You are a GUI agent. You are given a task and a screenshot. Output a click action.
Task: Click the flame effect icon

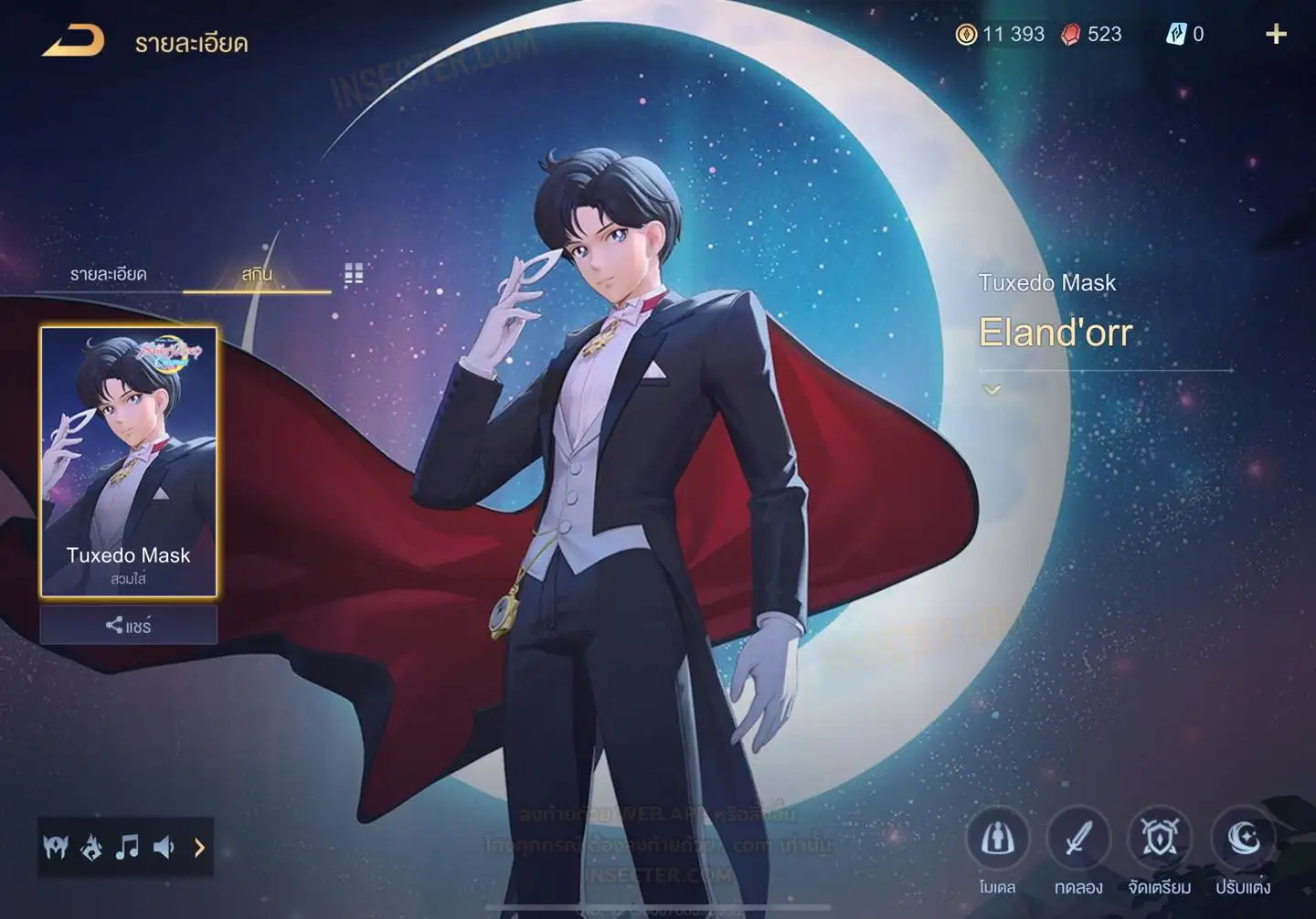click(x=91, y=848)
